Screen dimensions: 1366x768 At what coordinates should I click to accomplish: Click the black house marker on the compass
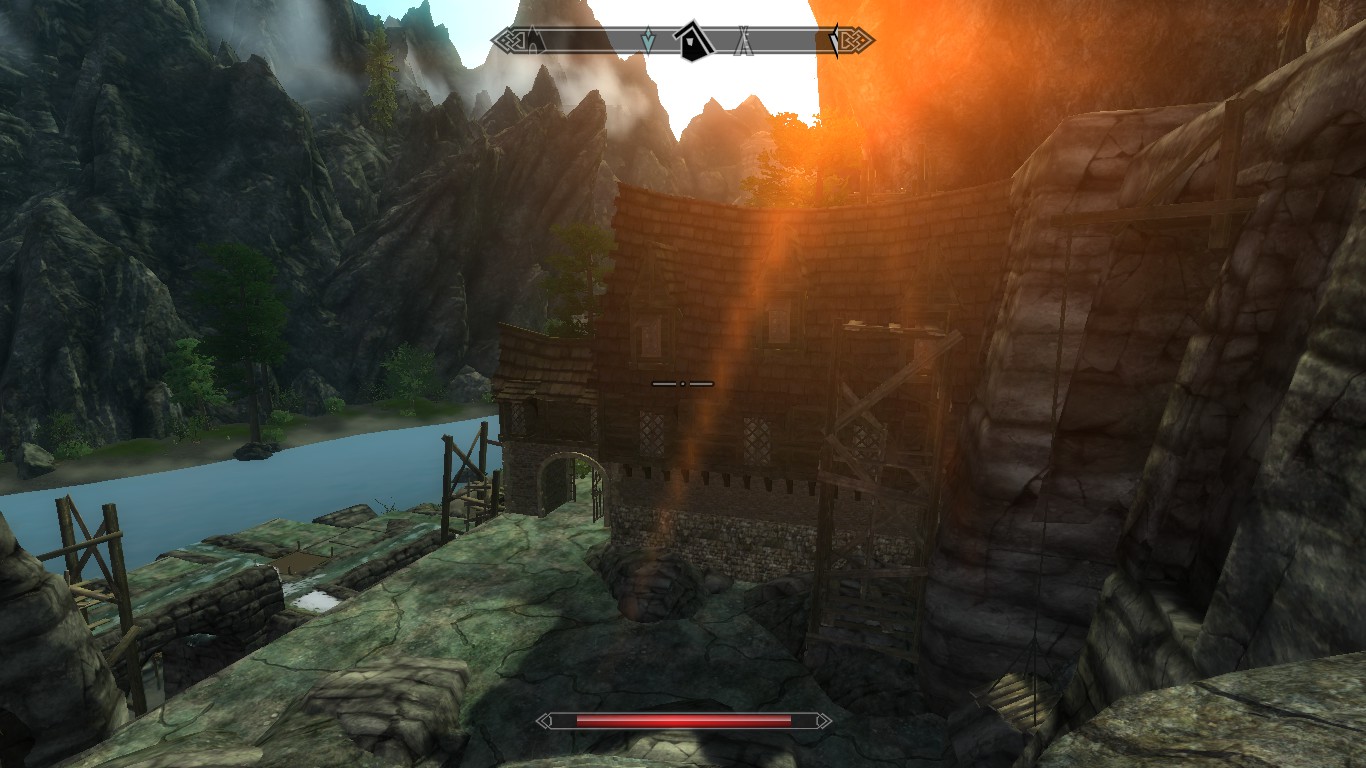692,41
